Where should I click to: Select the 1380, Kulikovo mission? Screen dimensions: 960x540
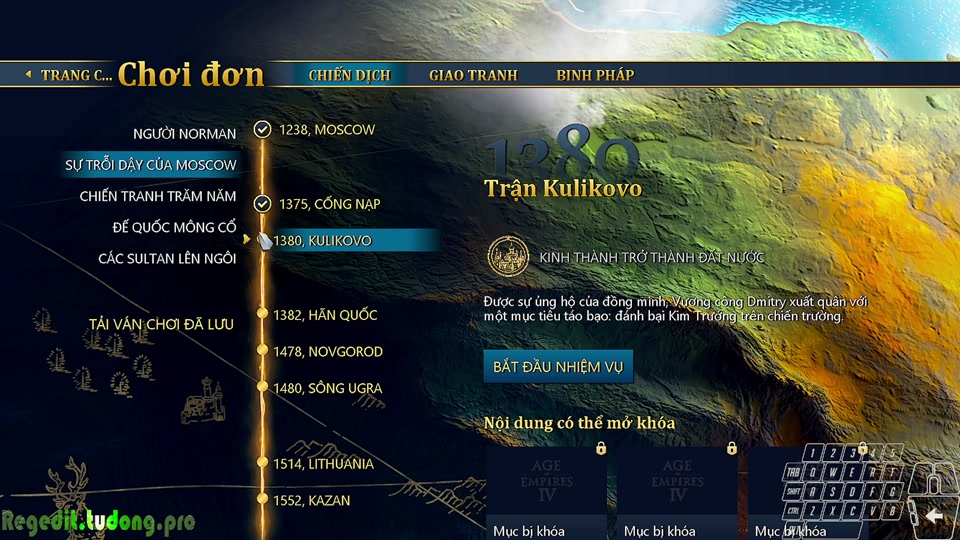point(322,241)
